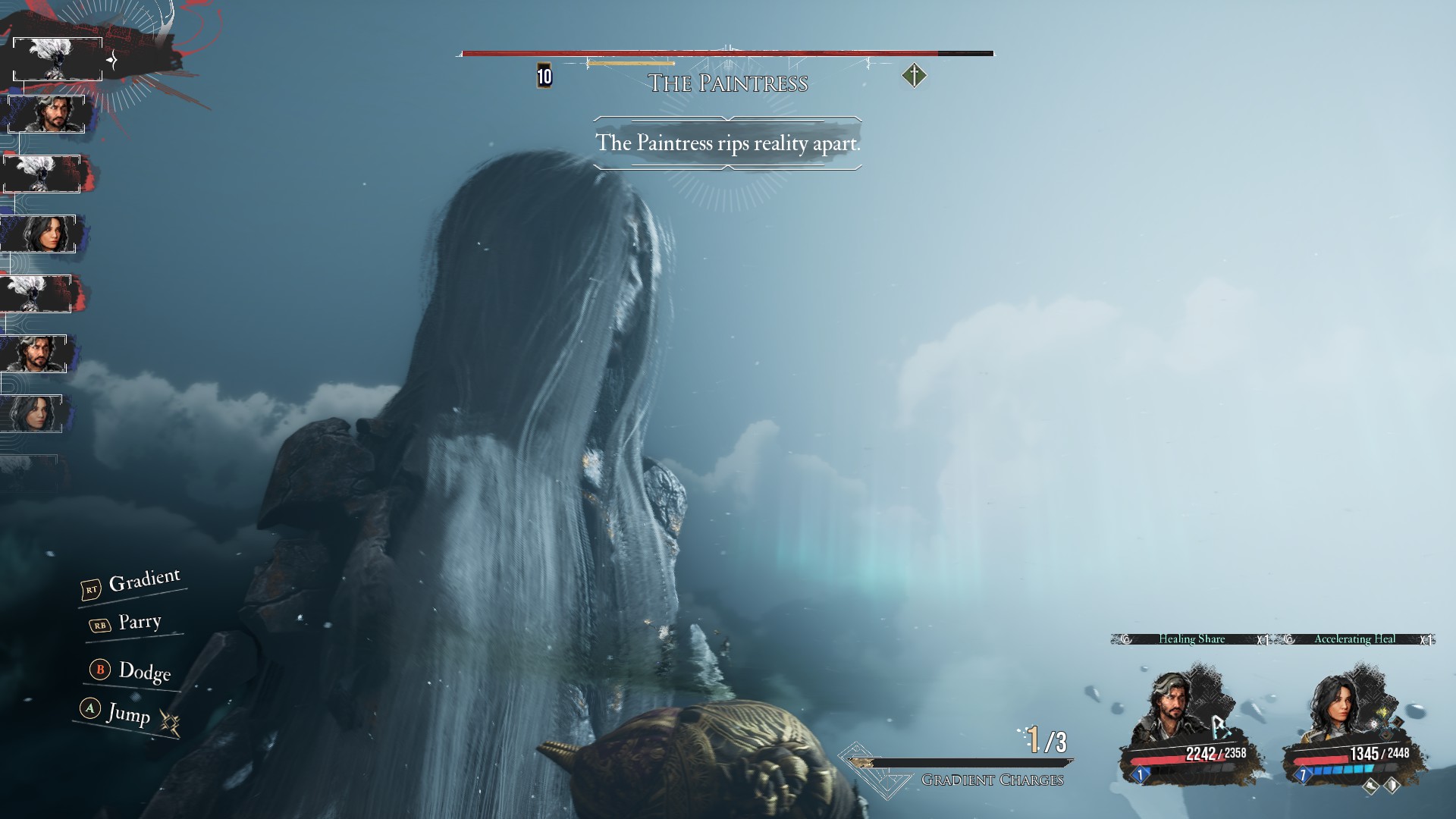Select the Paintress's highlighted current-turn portrait
Viewport: 1456px width, 819px height.
pos(58,59)
